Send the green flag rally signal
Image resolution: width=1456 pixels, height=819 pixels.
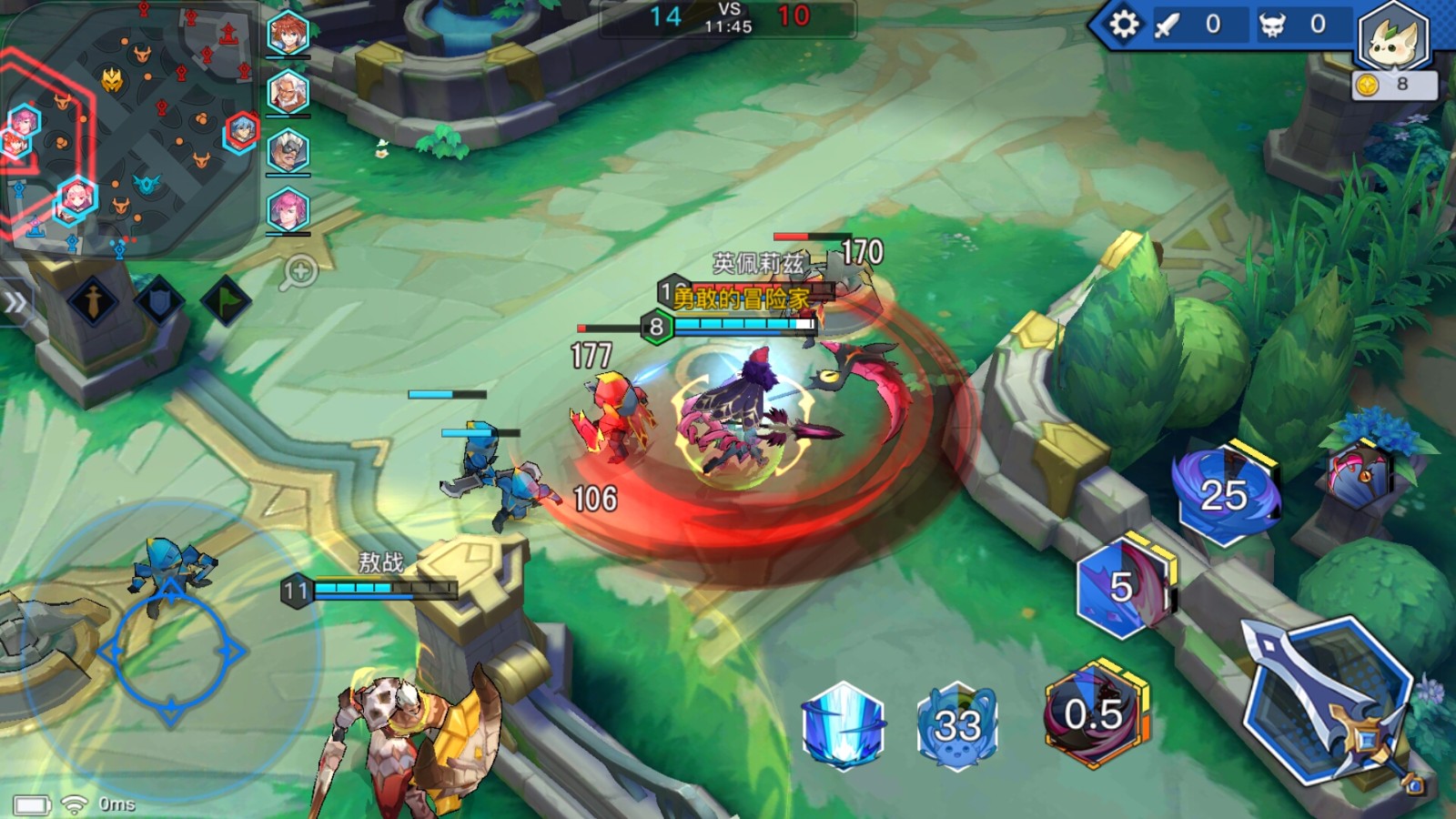pos(225,300)
